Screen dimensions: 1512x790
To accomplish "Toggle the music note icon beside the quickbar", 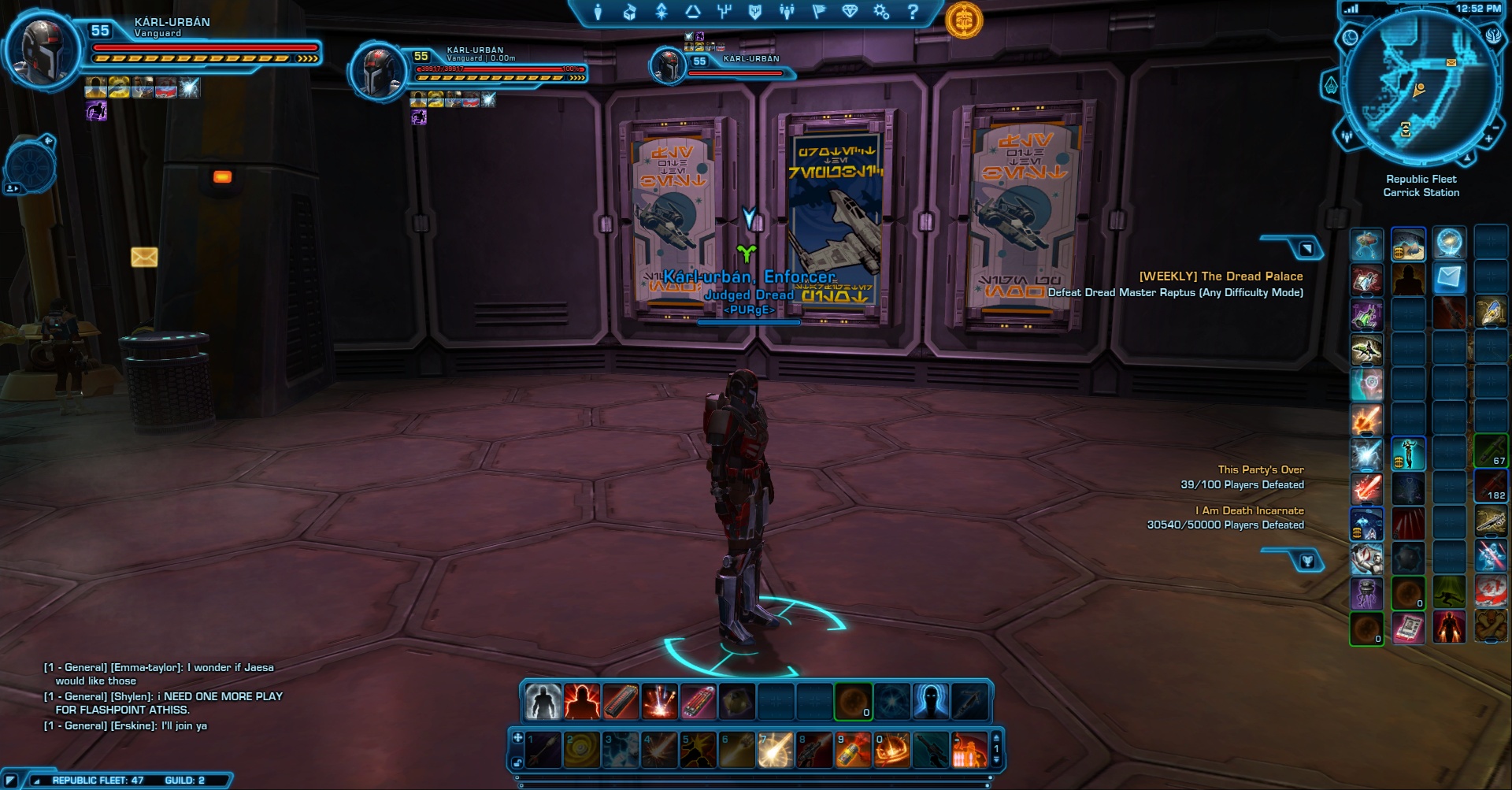I will 518,762.
